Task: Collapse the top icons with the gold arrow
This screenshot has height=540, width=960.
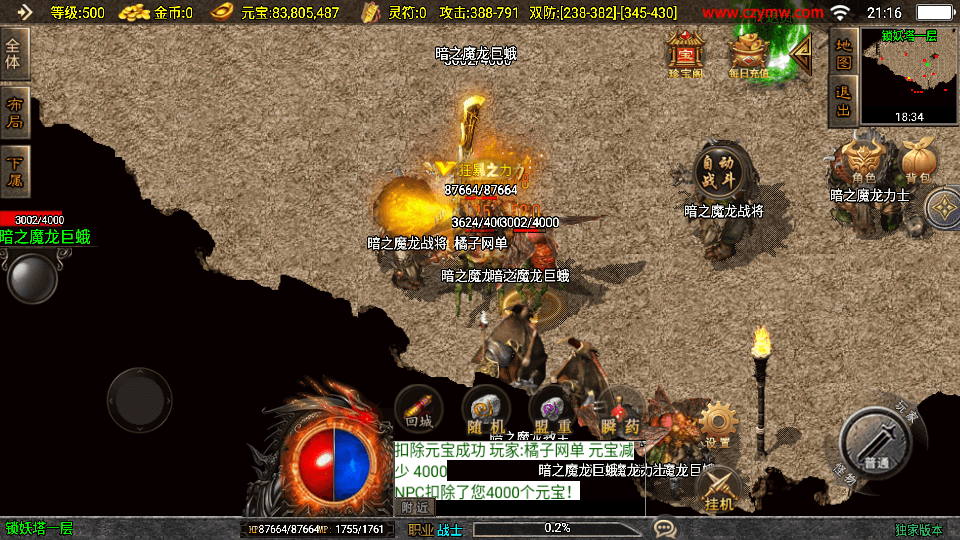Action: [x=800, y=54]
